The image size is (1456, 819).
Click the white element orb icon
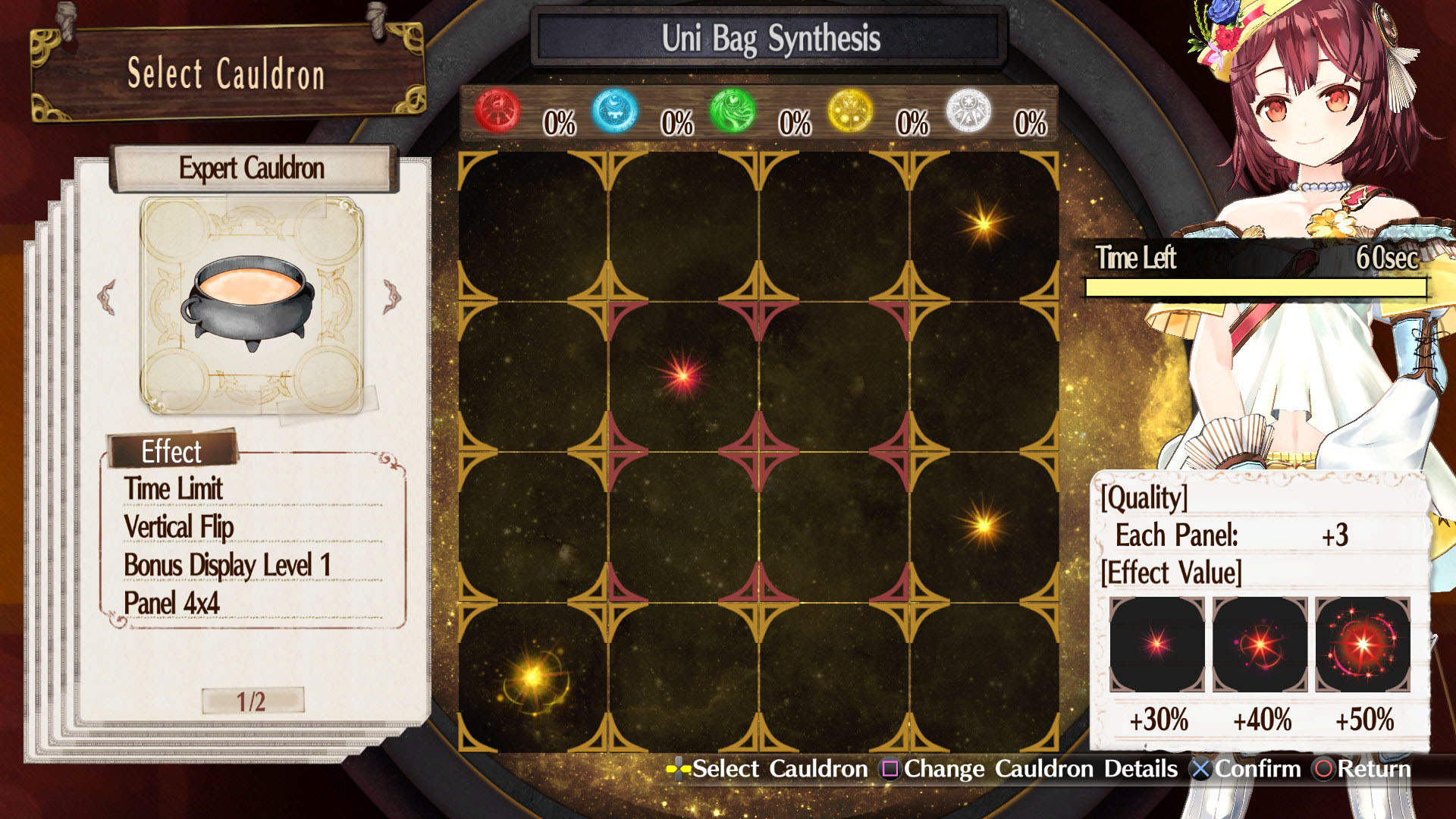968,111
